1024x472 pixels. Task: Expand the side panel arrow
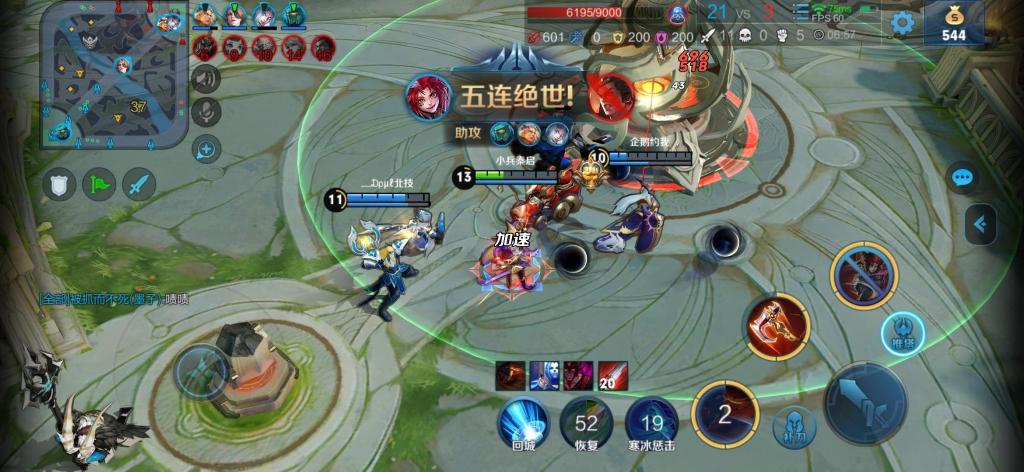pos(983,224)
